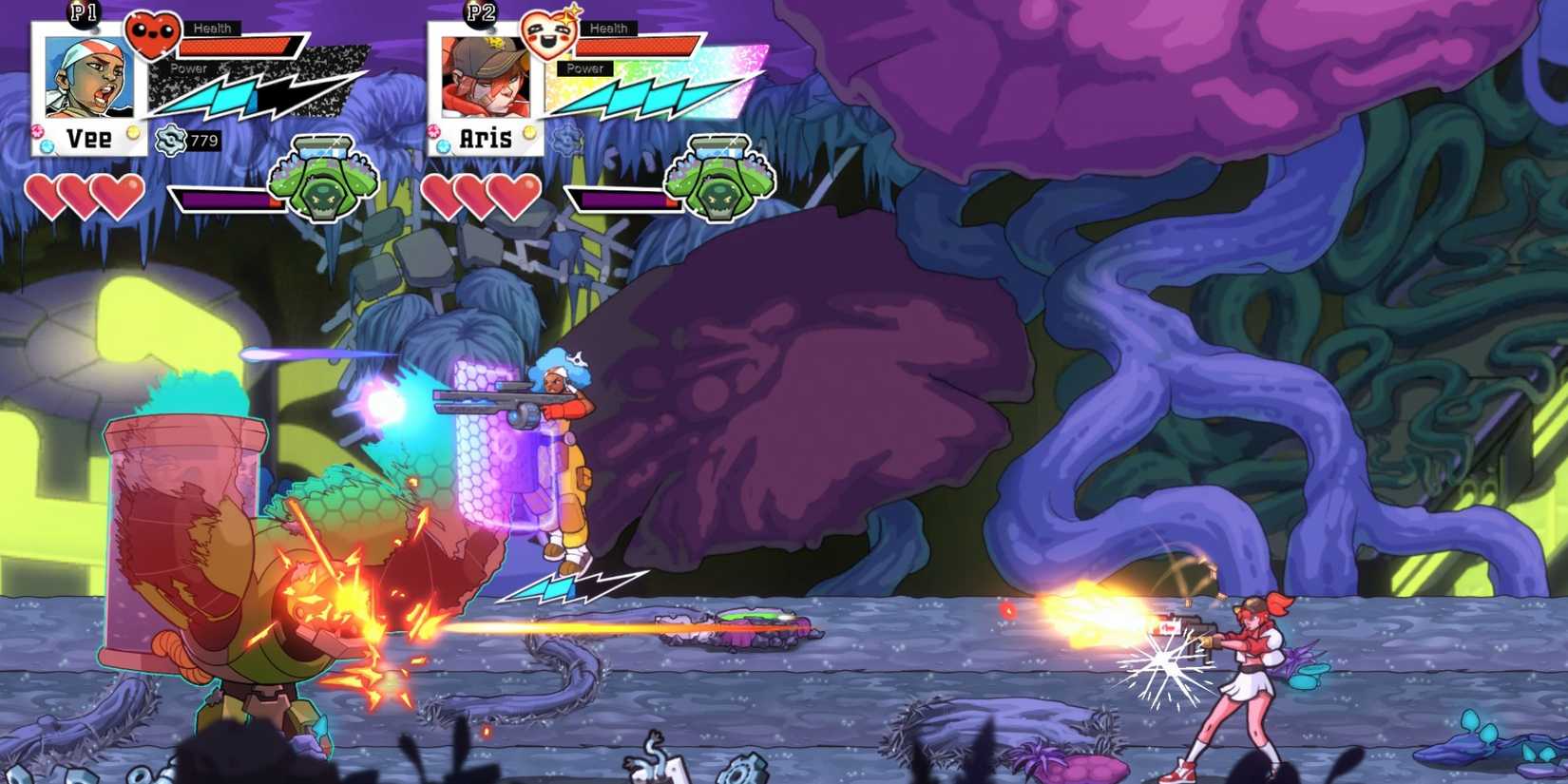Click the gear currency icon next to 779
This screenshot has height=784, width=1568.
click(171, 139)
